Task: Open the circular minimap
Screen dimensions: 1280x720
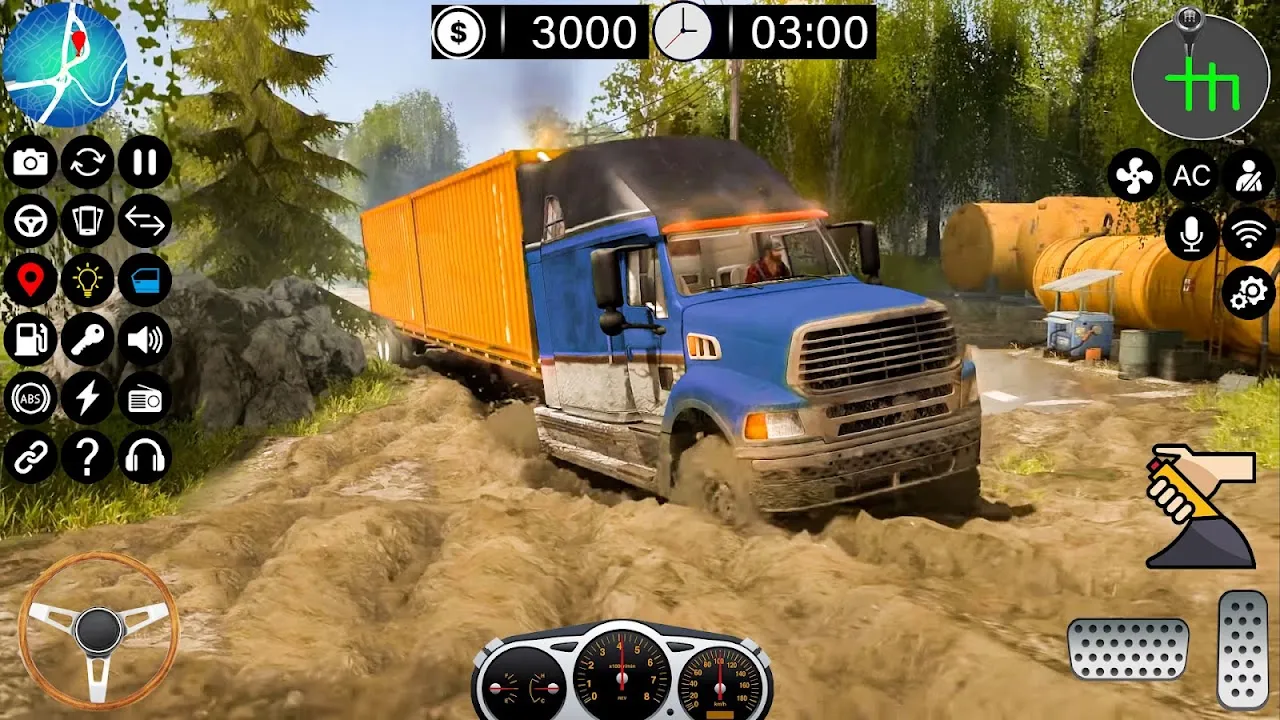Action: [64, 64]
